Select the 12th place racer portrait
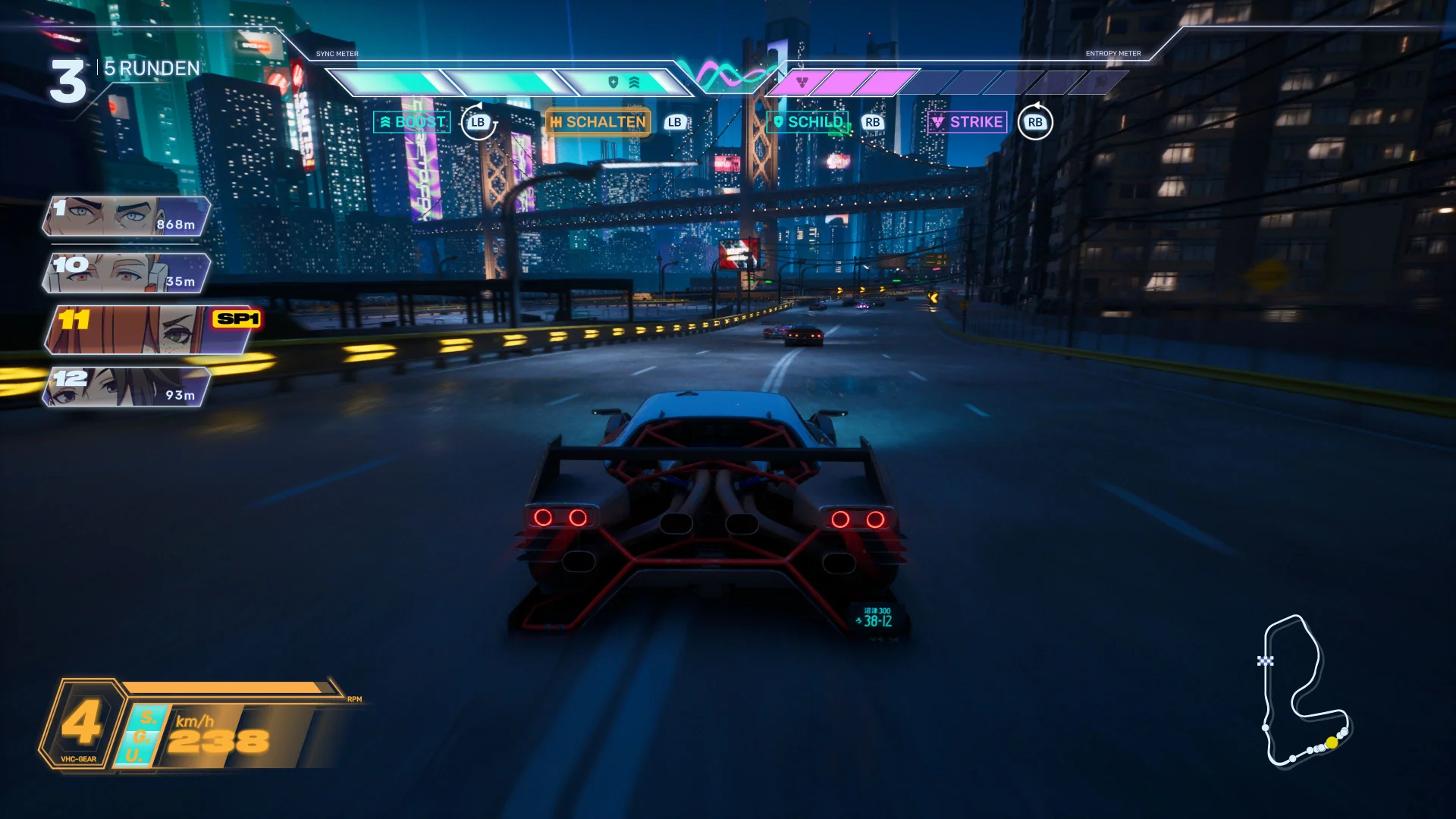This screenshot has width=1456, height=819. (126, 387)
